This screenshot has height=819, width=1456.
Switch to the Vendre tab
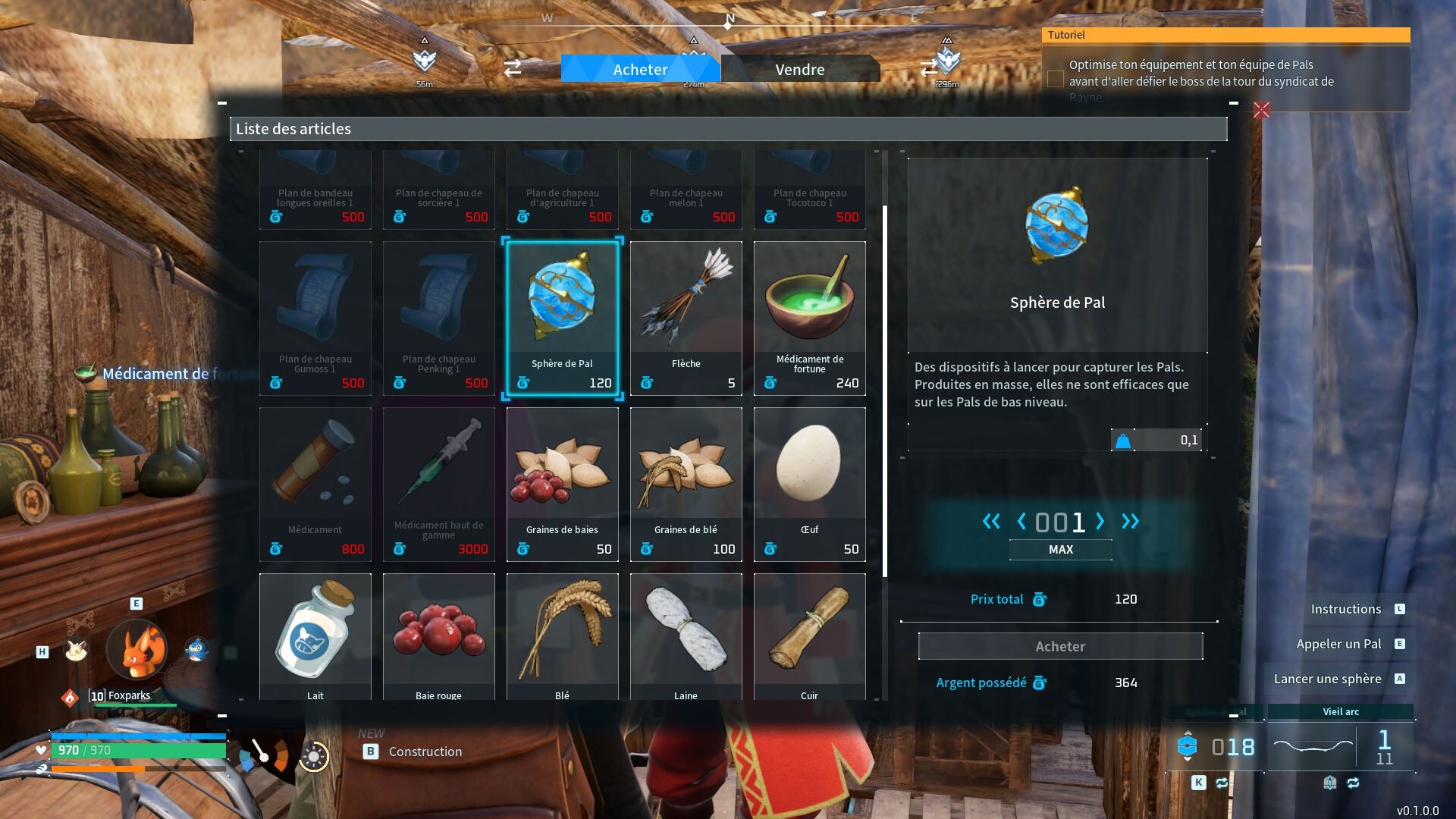pos(799,69)
